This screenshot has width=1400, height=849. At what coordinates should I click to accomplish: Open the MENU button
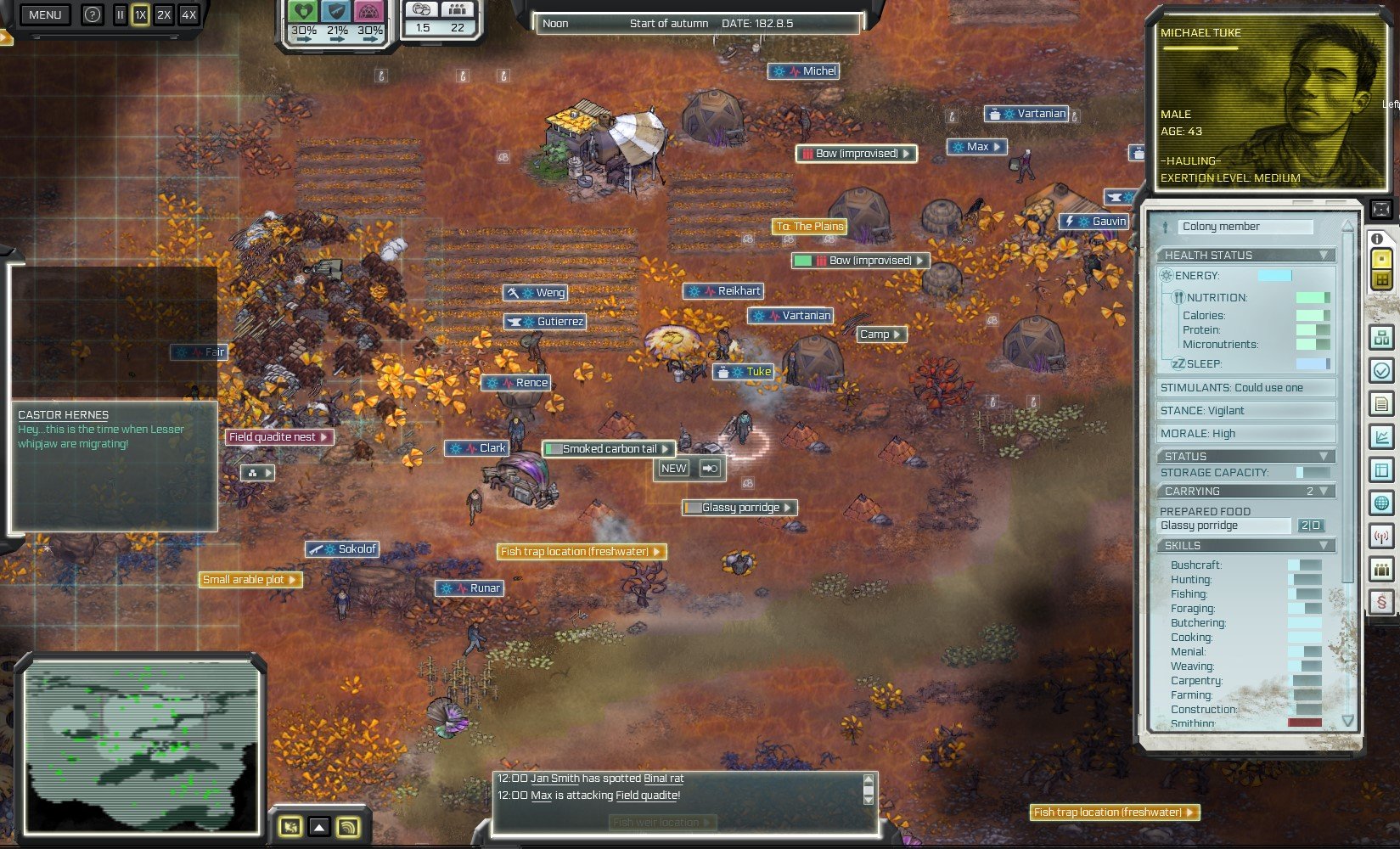click(x=45, y=14)
